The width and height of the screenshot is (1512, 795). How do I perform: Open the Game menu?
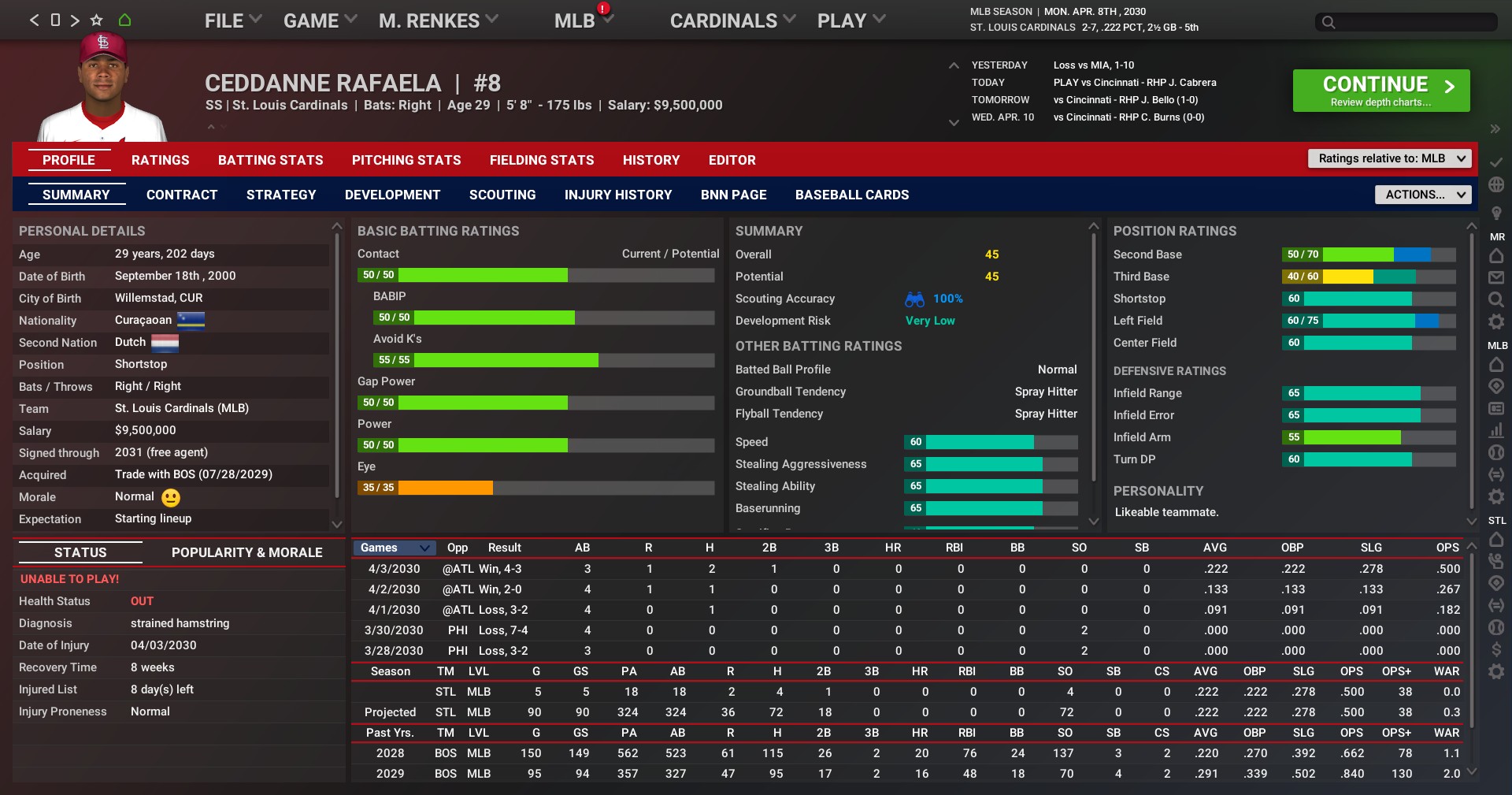[319, 21]
